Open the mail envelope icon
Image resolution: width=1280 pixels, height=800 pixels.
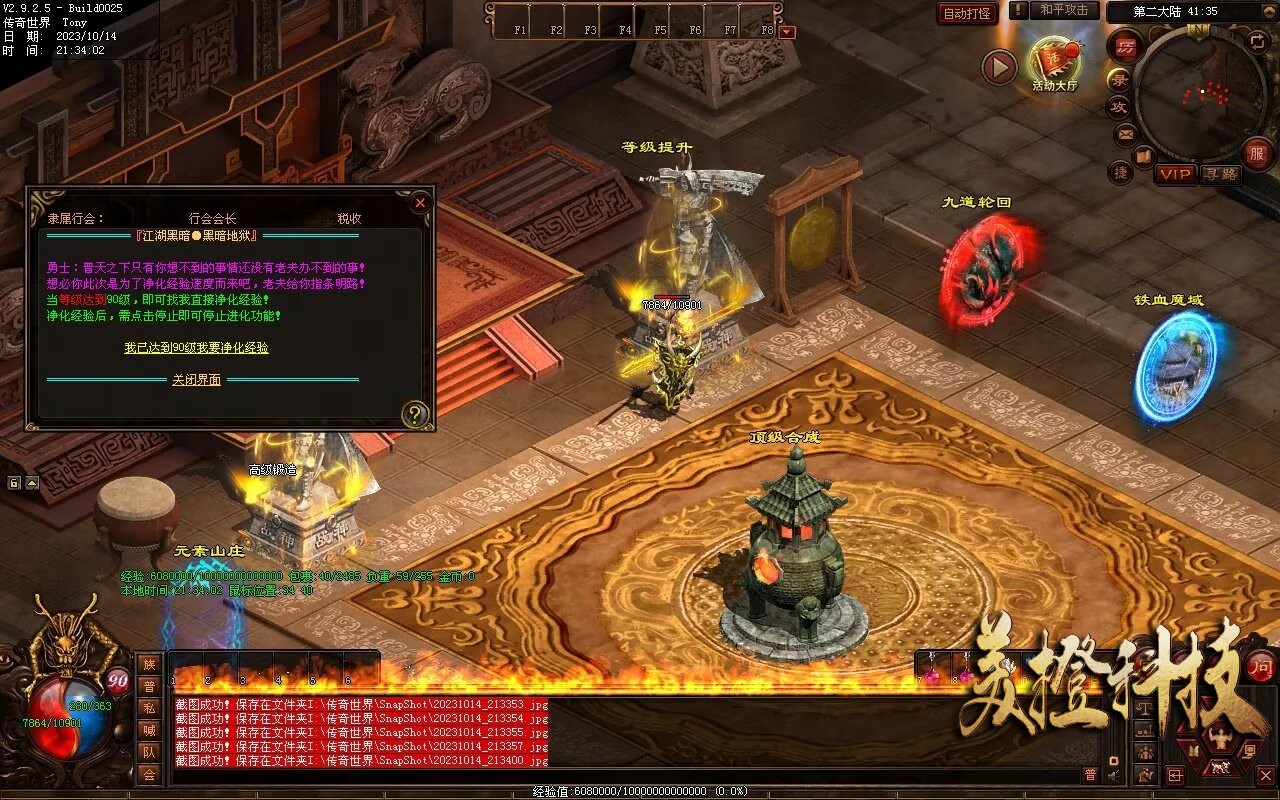click(x=1126, y=133)
